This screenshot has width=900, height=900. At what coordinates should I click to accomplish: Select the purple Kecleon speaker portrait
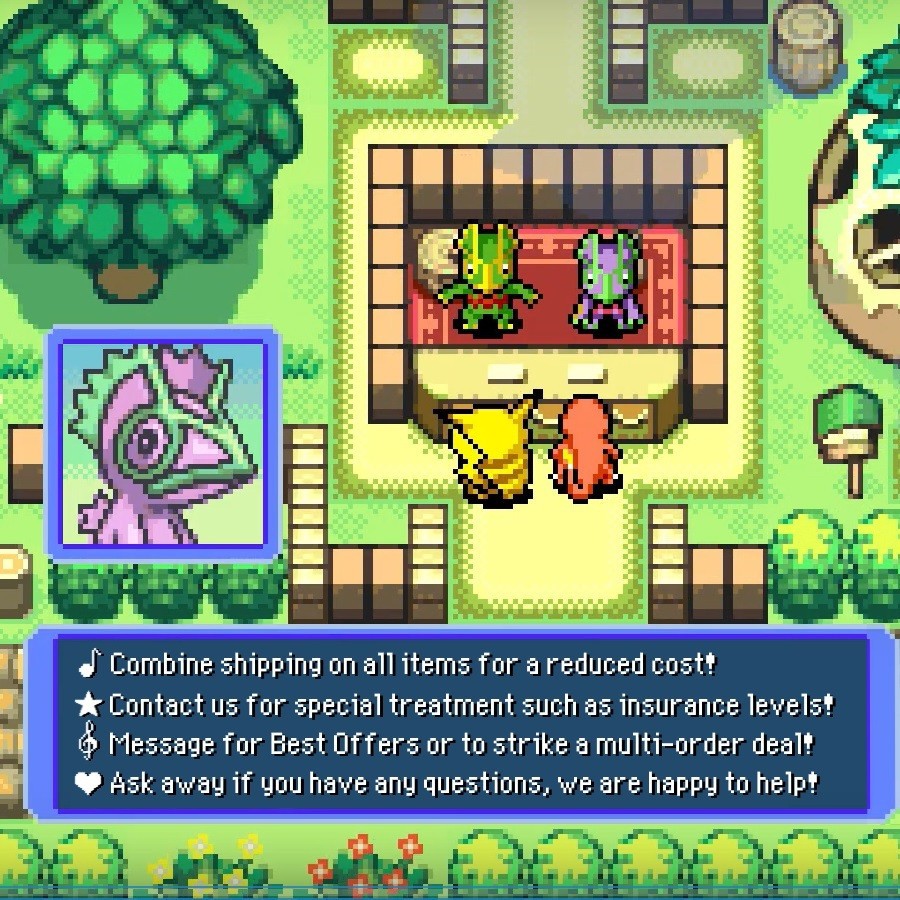(x=163, y=444)
